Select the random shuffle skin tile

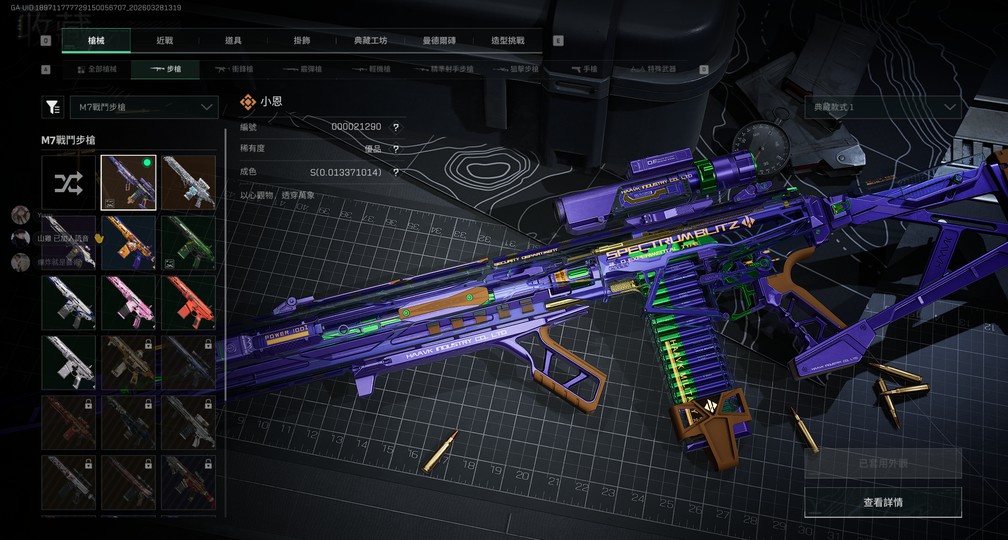(x=68, y=182)
